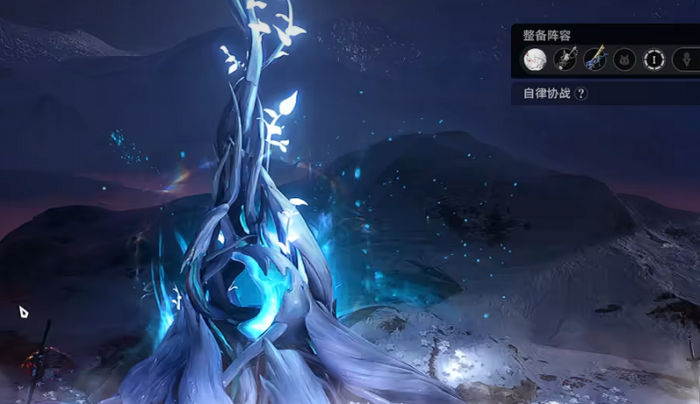Viewport: 700px width, 404px height.
Task: Open the empty creature-face slot
Action: [625, 59]
